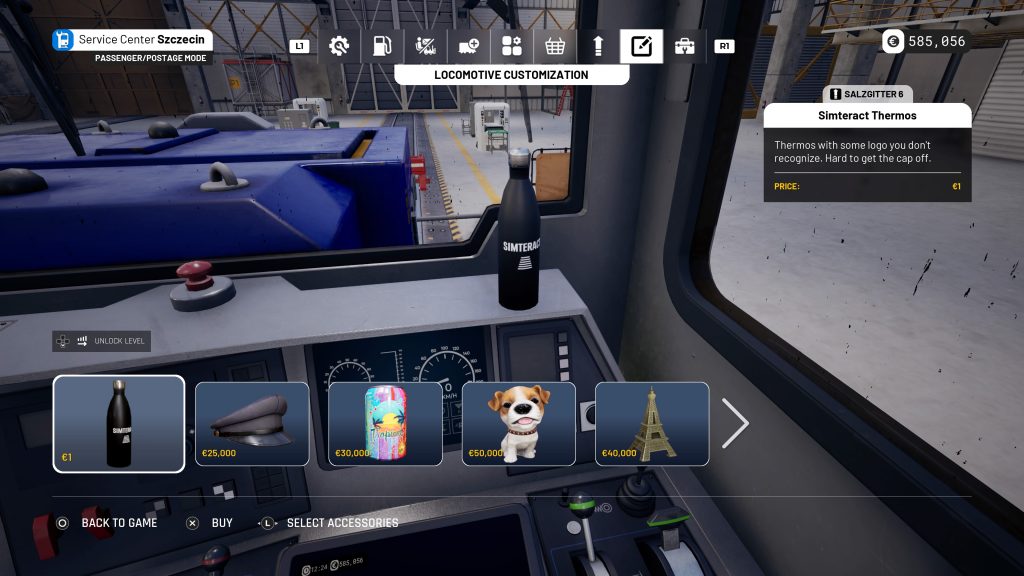The height and width of the screenshot is (576, 1024).
Task: Switch to the fuel pump tab
Action: point(382,46)
